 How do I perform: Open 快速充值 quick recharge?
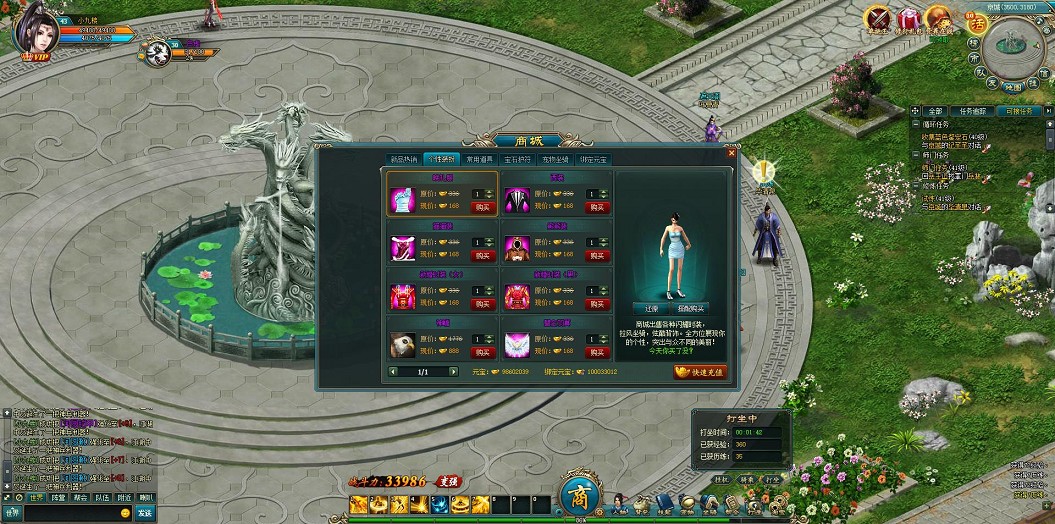tap(700, 371)
